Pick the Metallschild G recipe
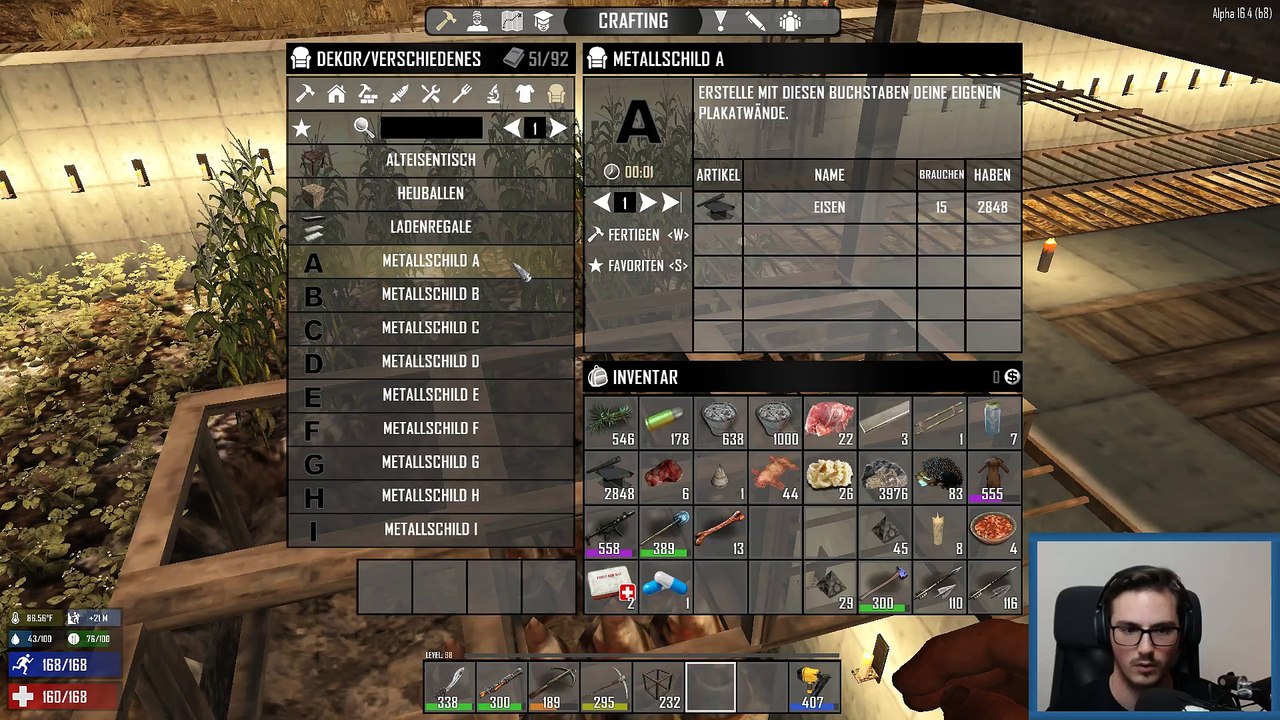This screenshot has height=720, width=1280. point(430,462)
